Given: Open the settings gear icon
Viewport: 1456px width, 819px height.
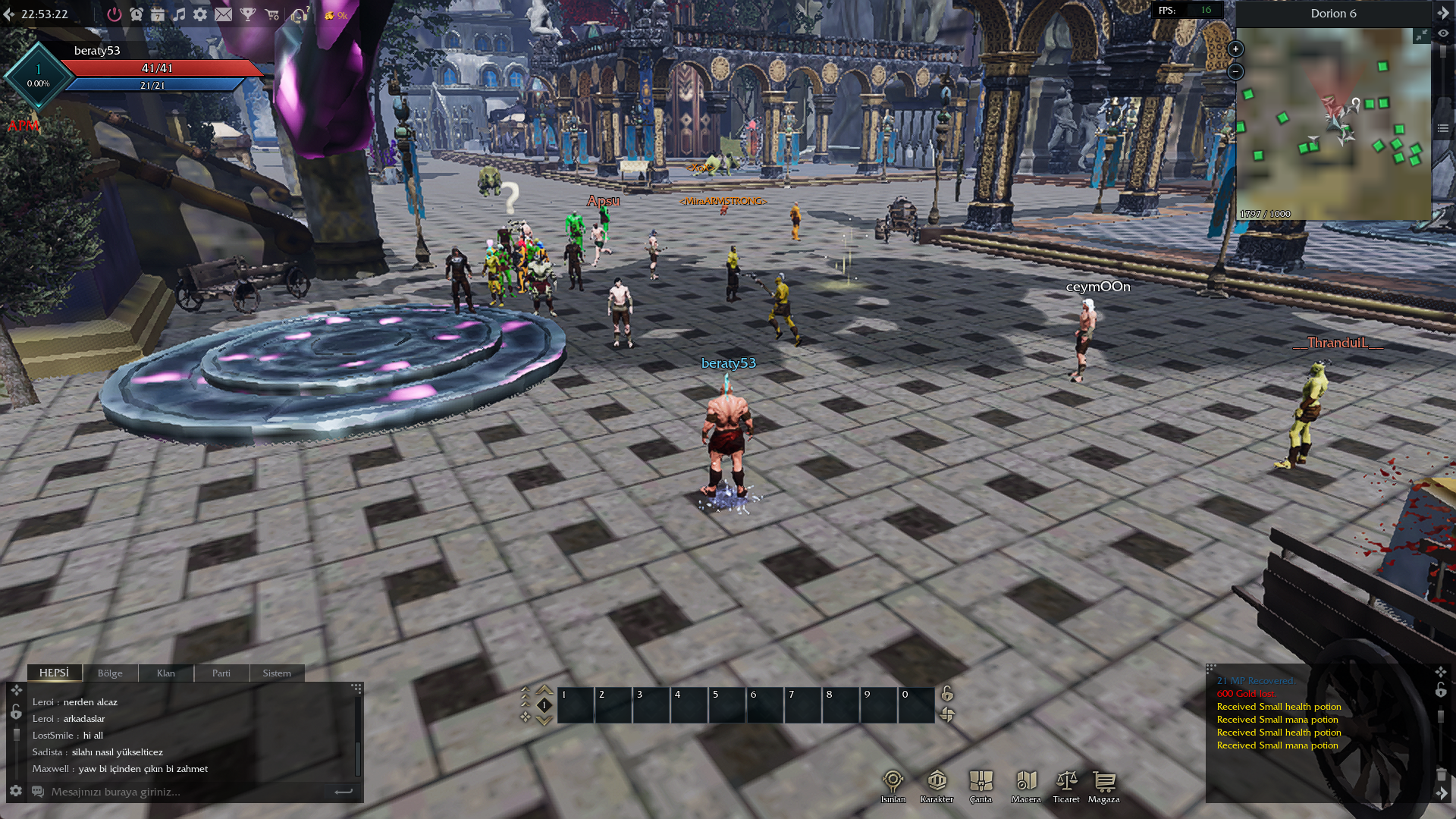Looking at the screenshot, I should pos(200,14).
